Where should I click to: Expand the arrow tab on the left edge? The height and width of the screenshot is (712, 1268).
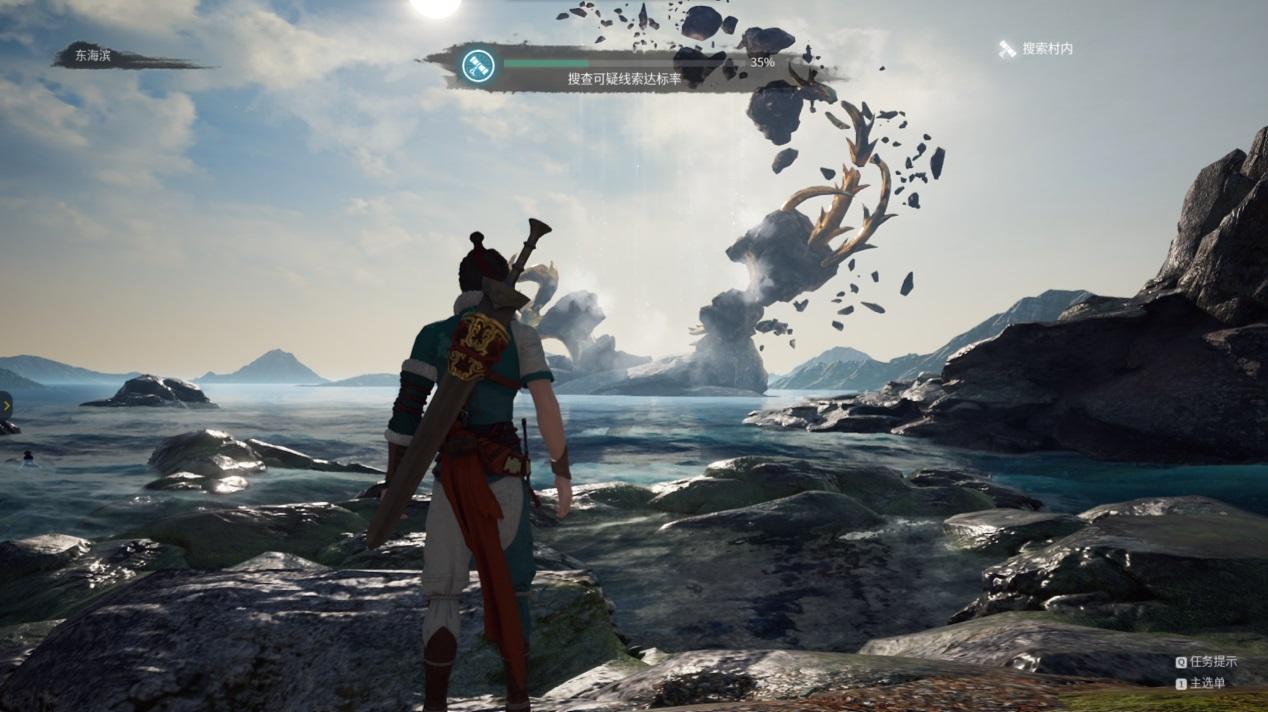5,404
